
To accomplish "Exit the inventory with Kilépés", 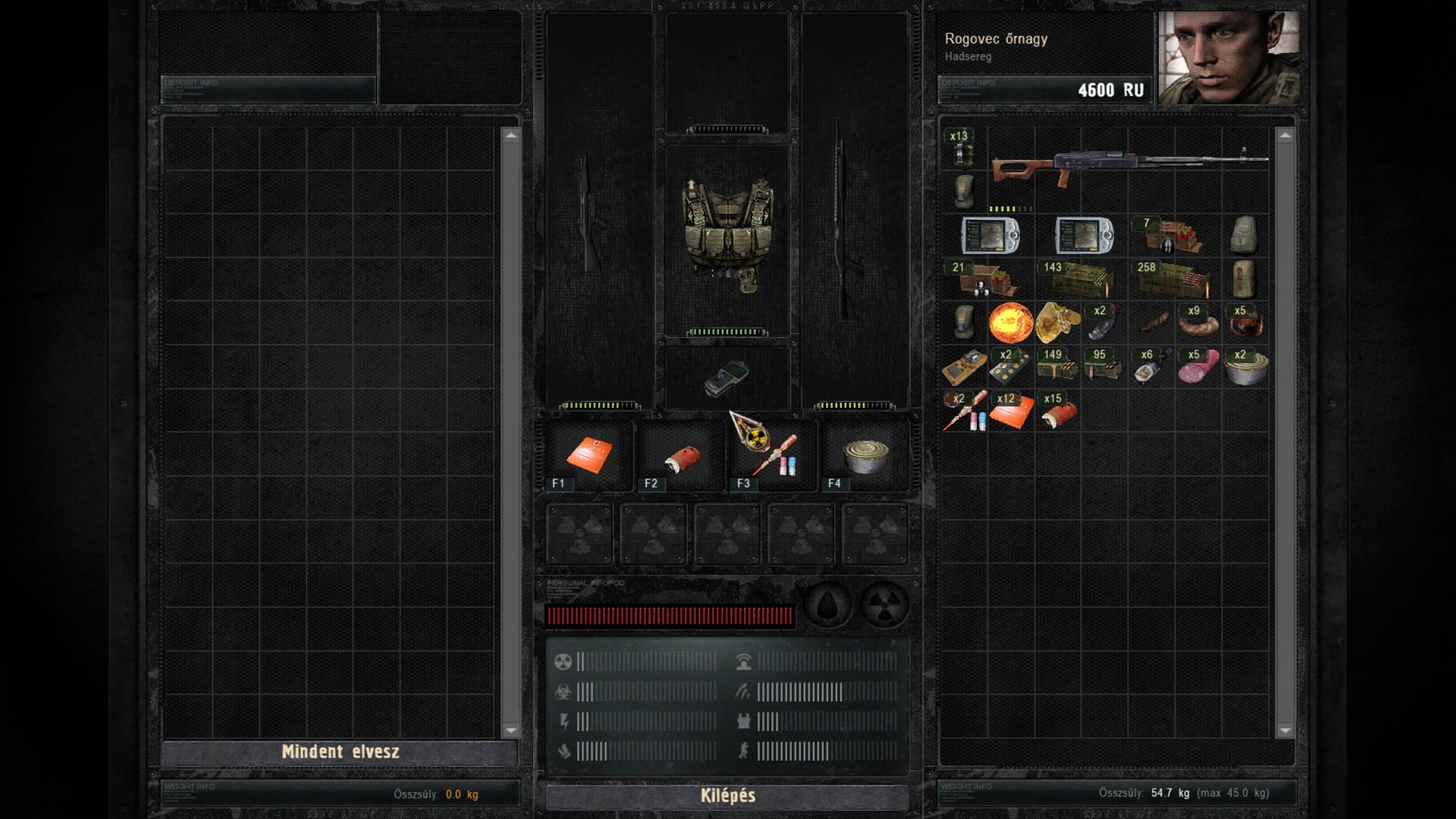I will point(727,795).
